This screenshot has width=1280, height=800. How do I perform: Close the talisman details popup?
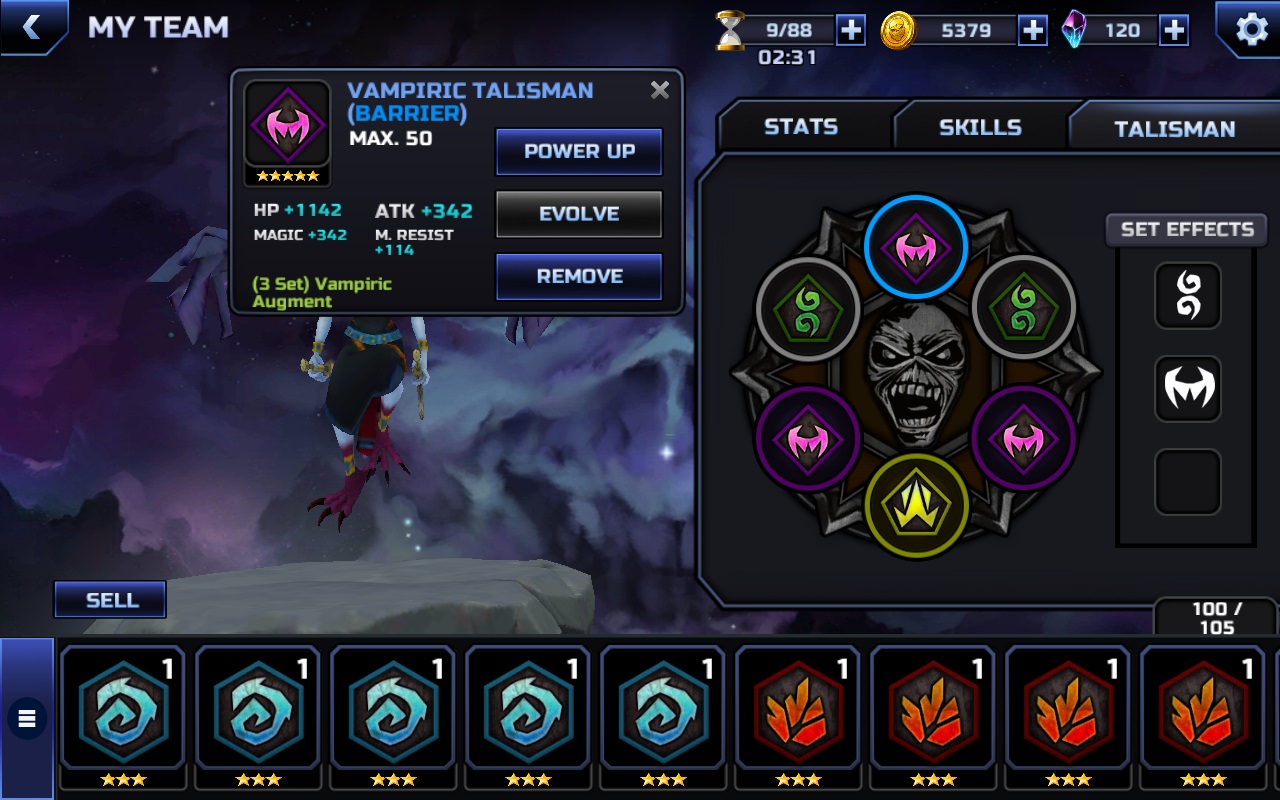click(x=660, y=90)
